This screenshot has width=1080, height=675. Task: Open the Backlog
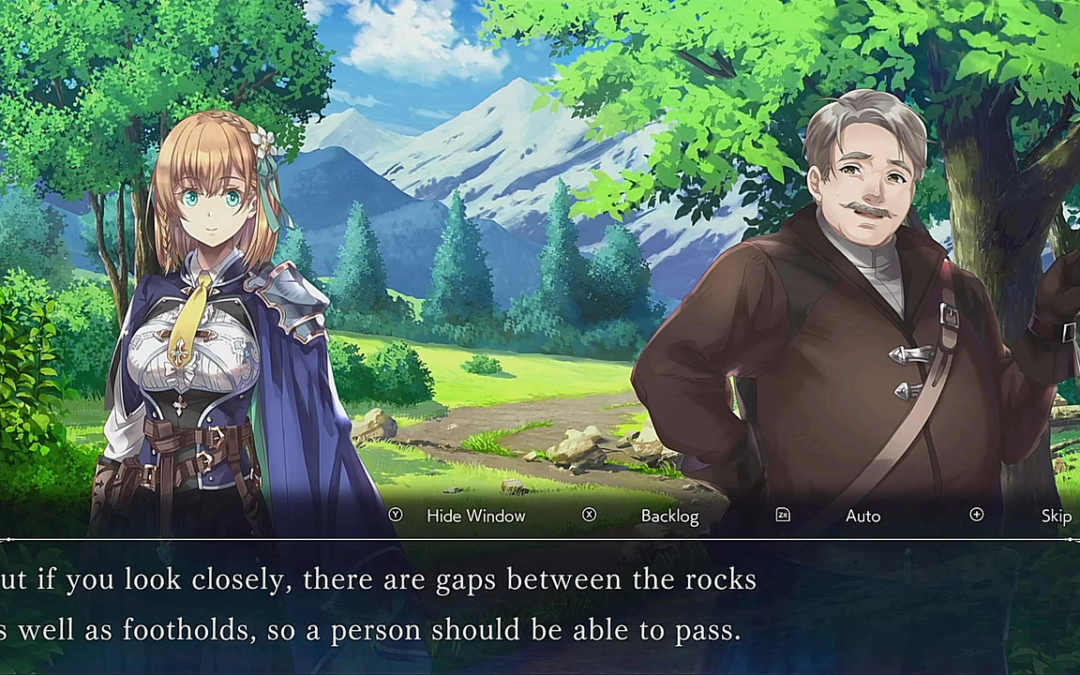point(669,516)
